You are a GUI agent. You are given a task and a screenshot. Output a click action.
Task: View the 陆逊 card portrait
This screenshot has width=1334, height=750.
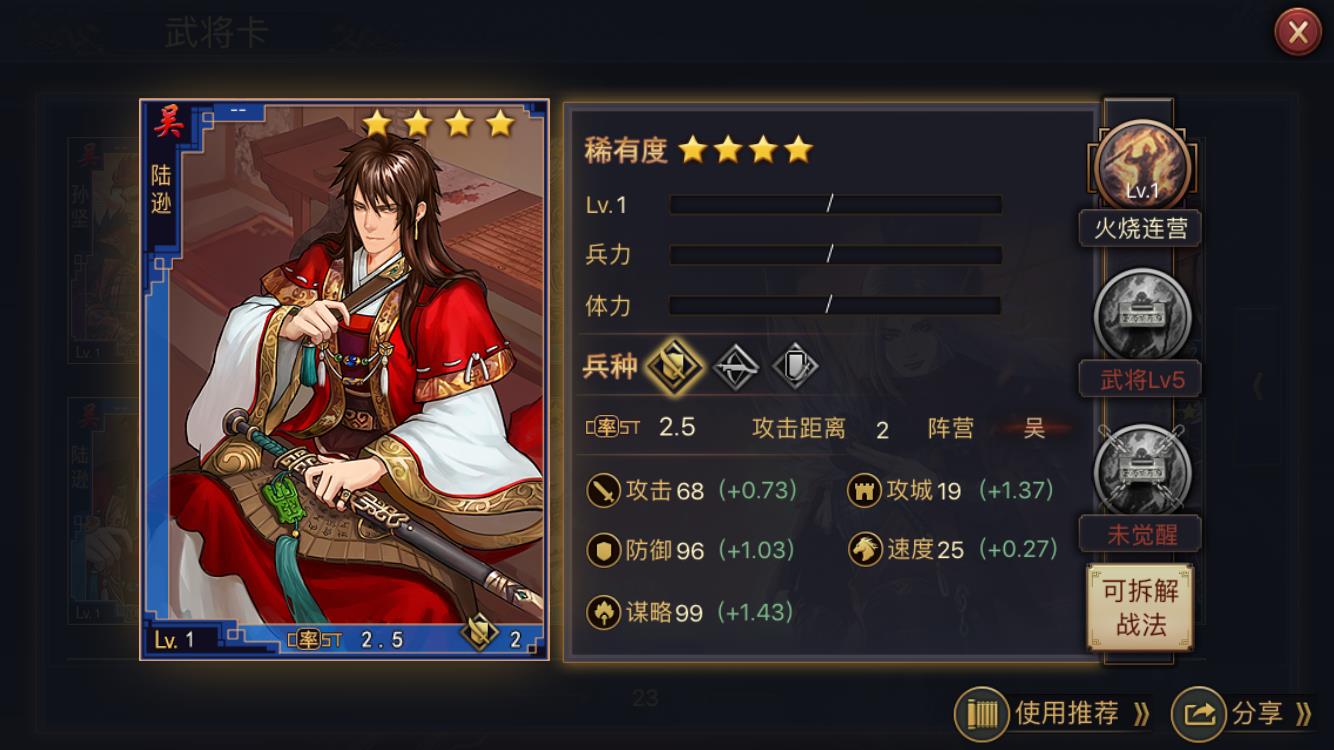[345, 380]
